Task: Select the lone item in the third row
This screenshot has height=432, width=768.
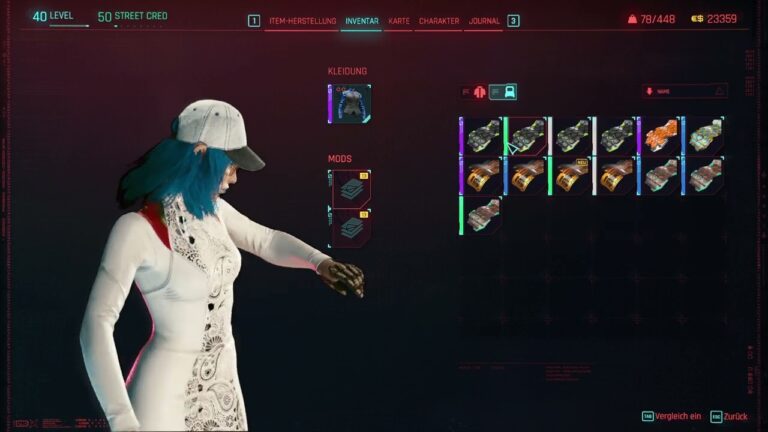Action: [x=481, y=214]
